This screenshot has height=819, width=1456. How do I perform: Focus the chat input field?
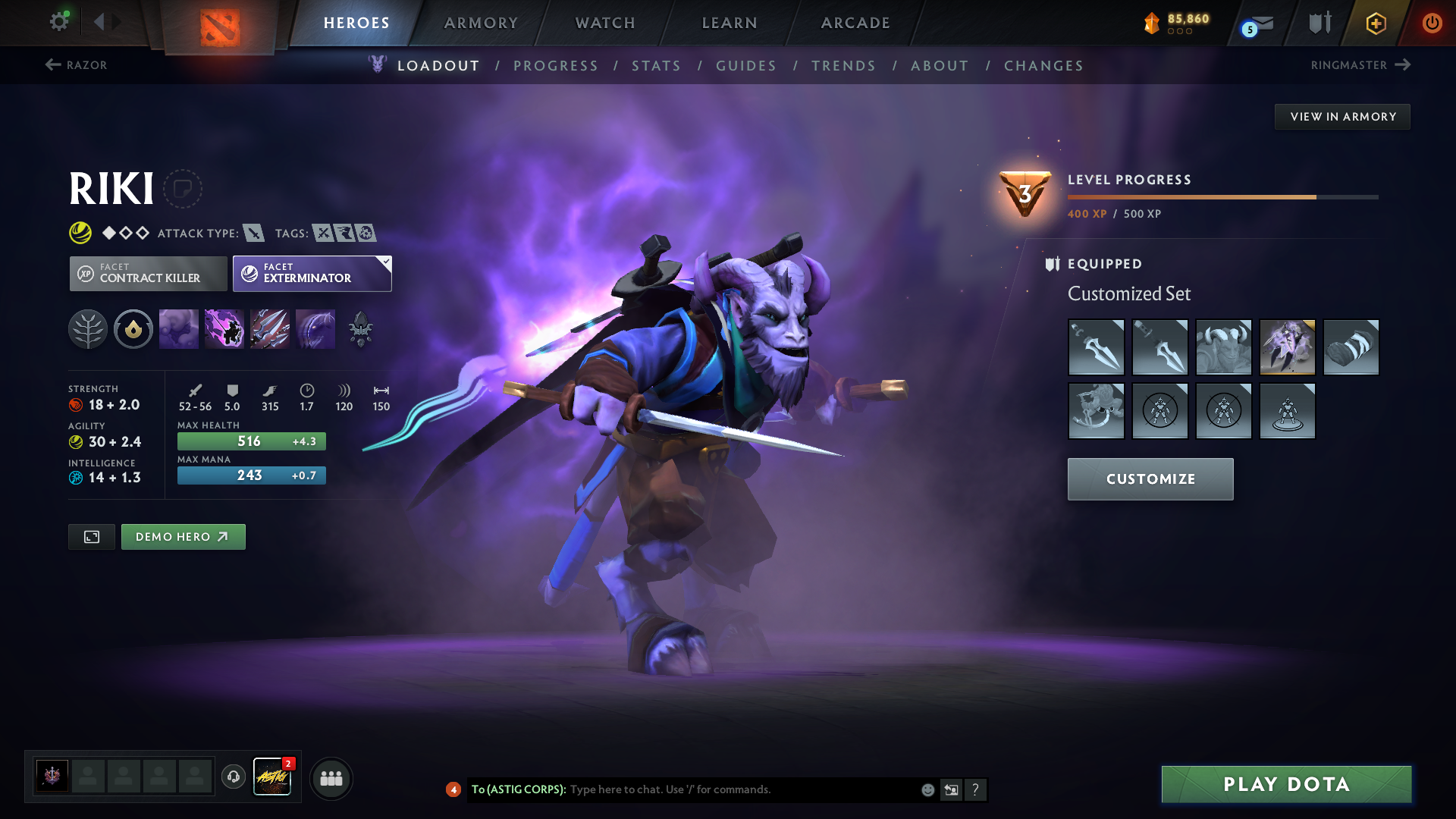click(x=743, y=789)
